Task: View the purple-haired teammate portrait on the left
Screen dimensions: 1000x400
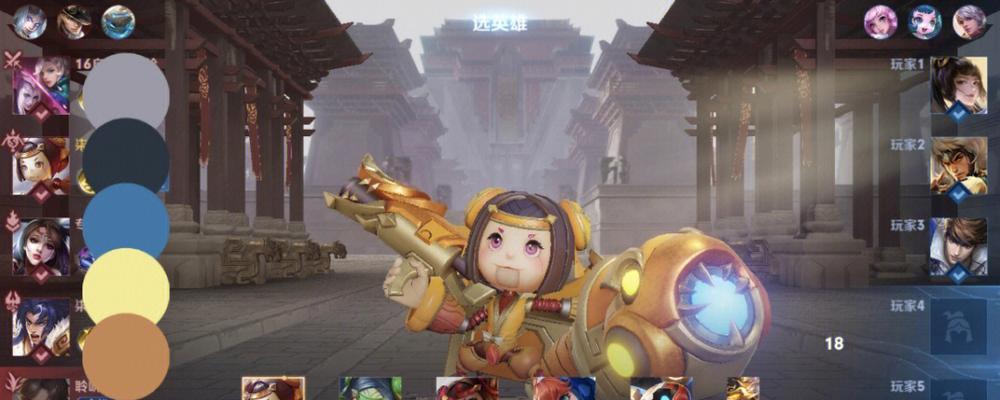Action: [x=41, y=85]
